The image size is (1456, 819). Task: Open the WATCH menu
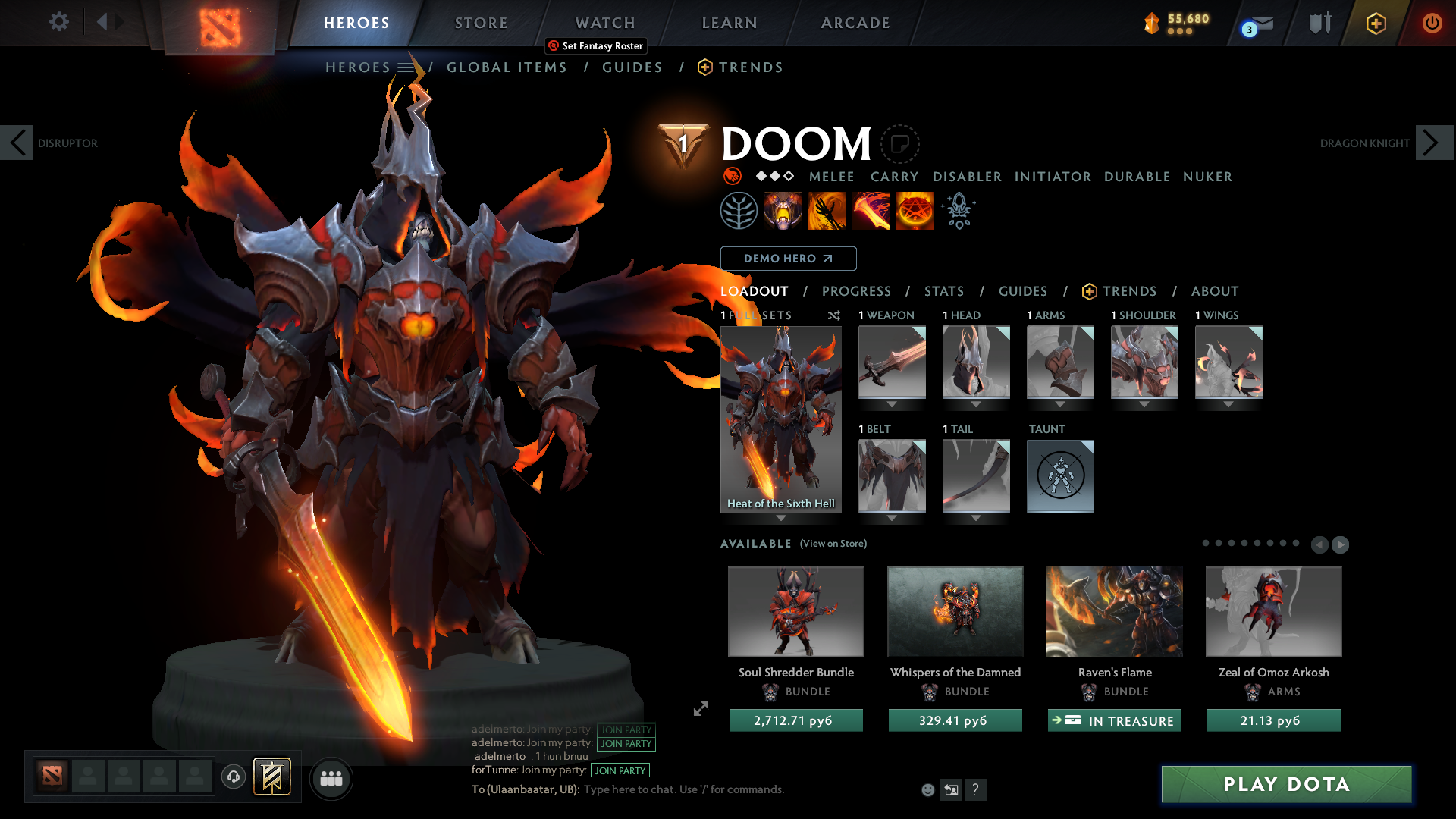(x=604, y=22)
